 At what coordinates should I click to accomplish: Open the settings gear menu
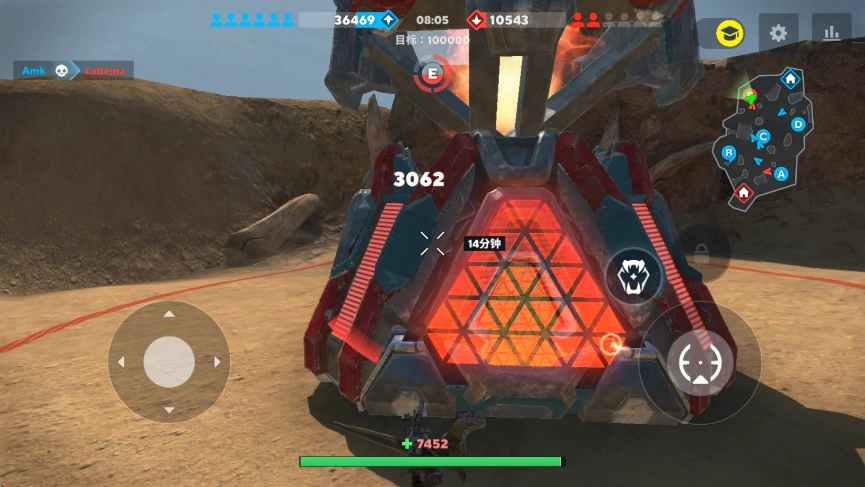click(x=778, y=33)
